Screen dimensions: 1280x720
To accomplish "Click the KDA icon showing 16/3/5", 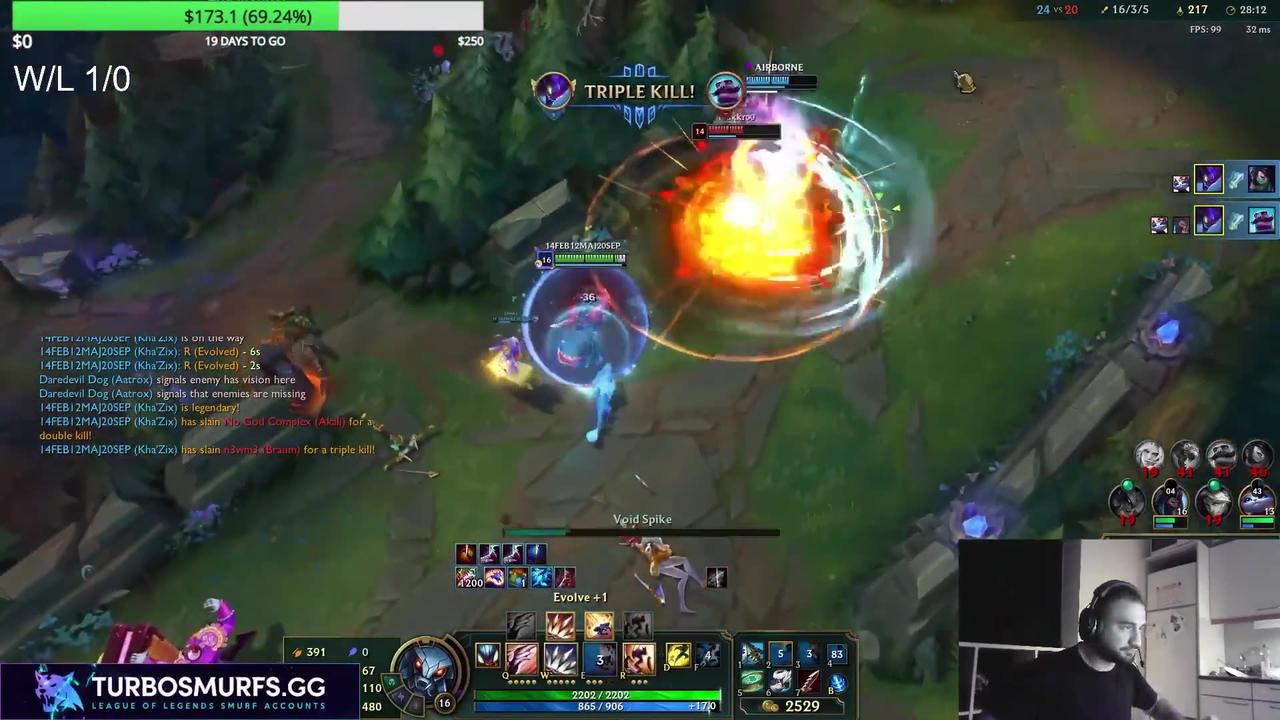I will (1122, 10).
